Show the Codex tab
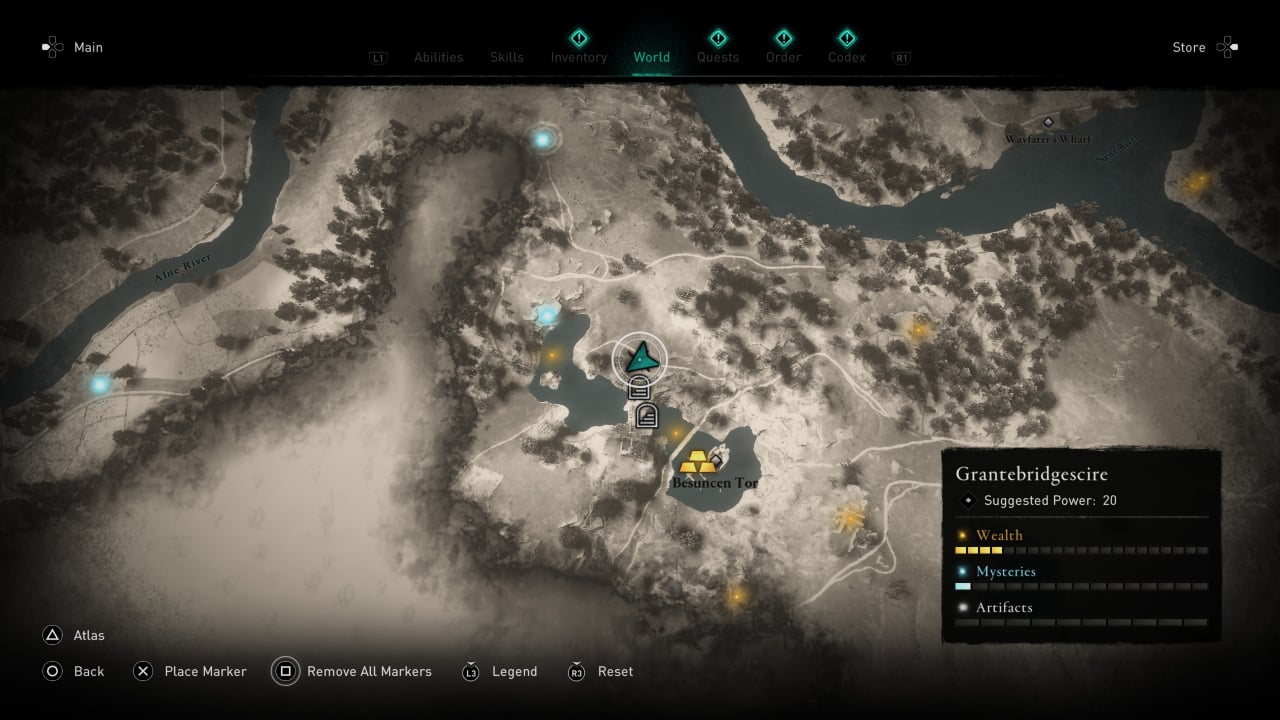The width and height of the screenshot is (1280, 720). [846, 57]
